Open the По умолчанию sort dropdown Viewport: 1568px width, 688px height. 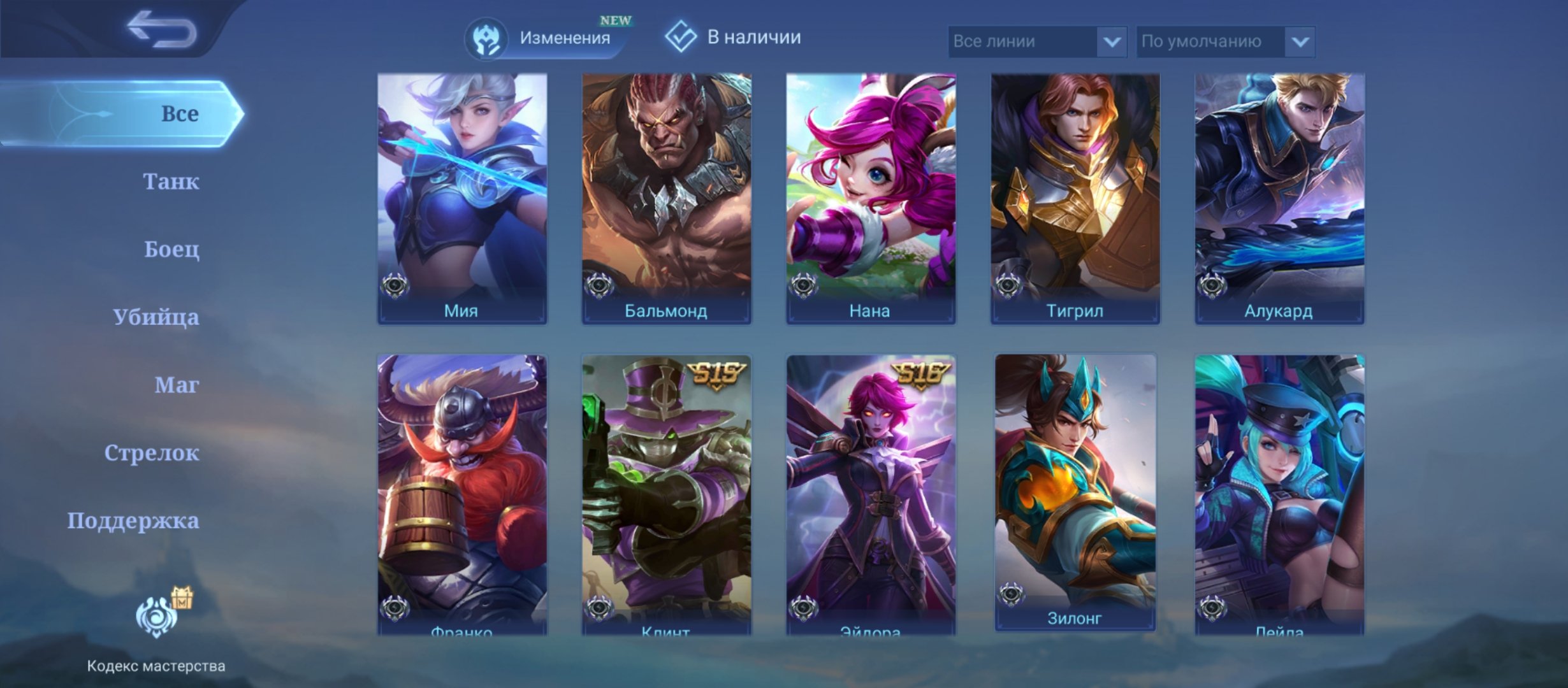(1225, 41)
